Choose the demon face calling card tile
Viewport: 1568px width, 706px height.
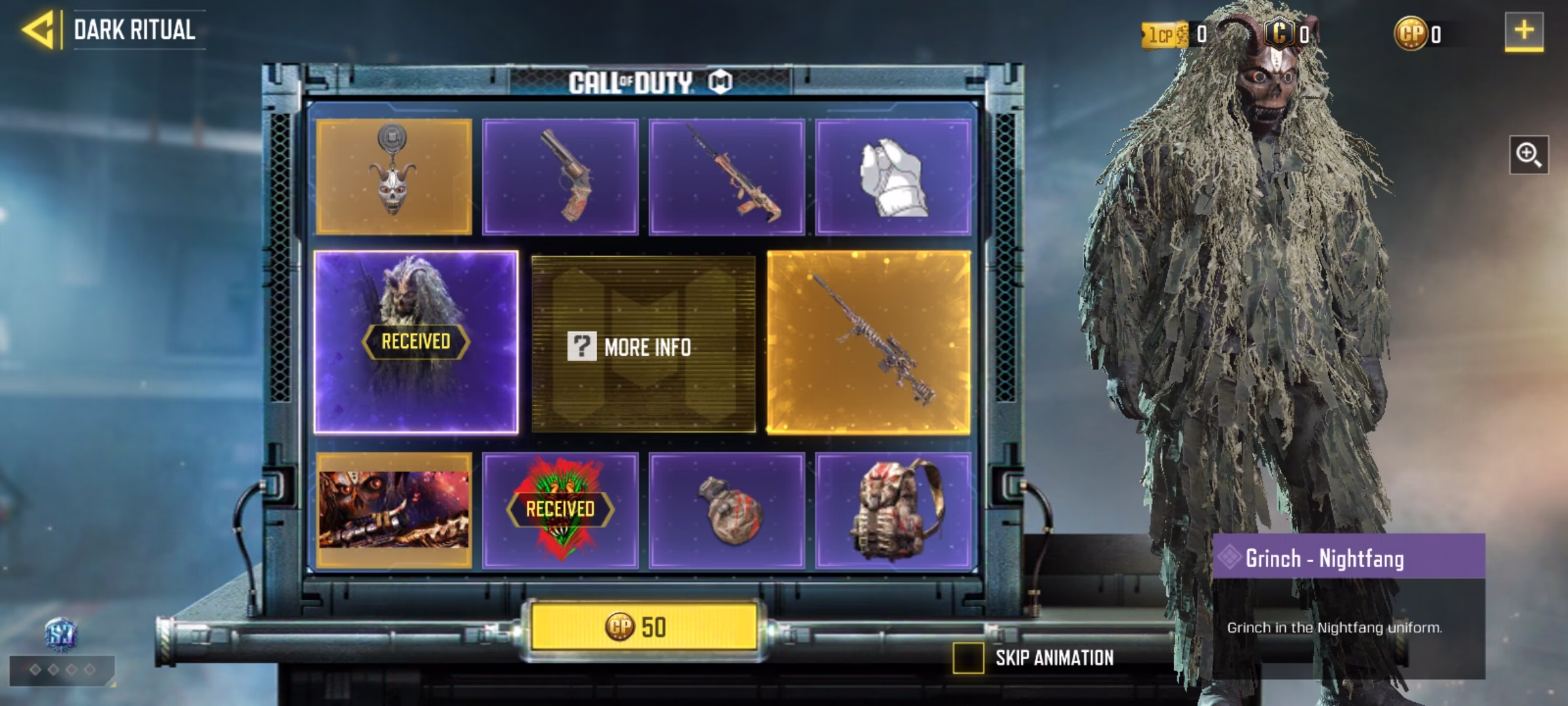click(x=393, y=510)
